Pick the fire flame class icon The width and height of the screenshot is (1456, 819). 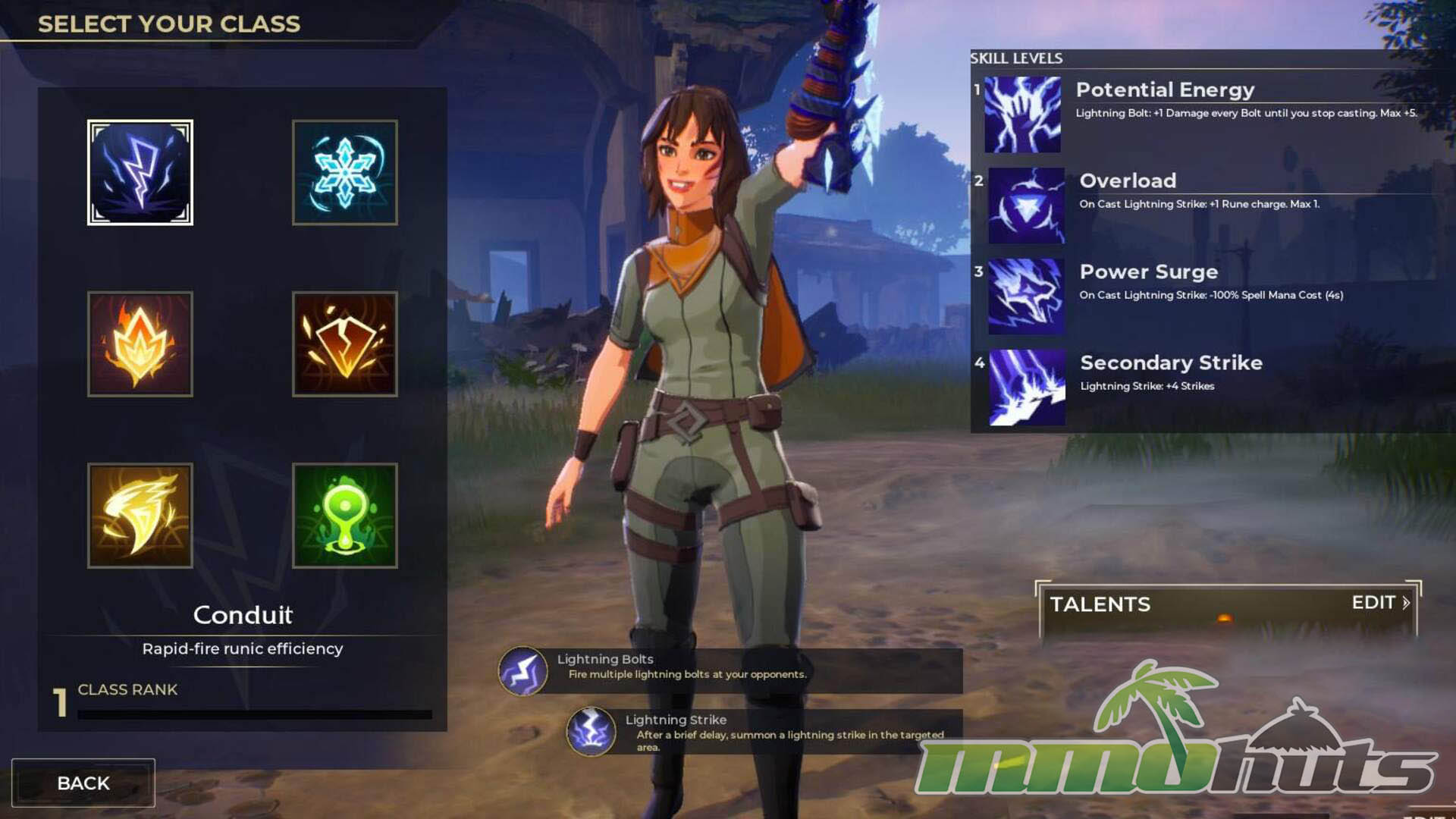[x=140, y=344]
